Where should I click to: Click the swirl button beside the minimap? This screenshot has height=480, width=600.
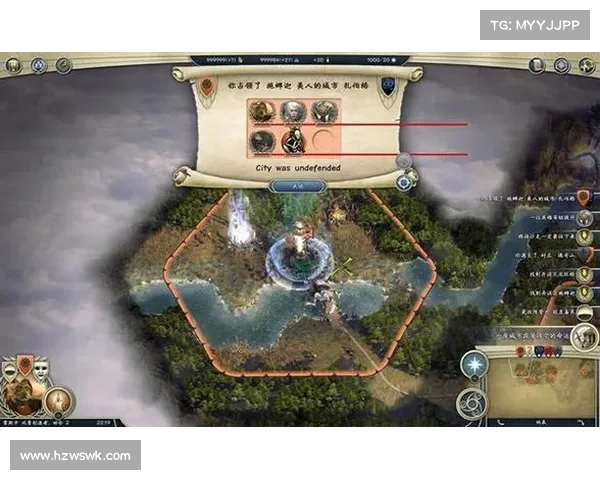coord(471,402)
